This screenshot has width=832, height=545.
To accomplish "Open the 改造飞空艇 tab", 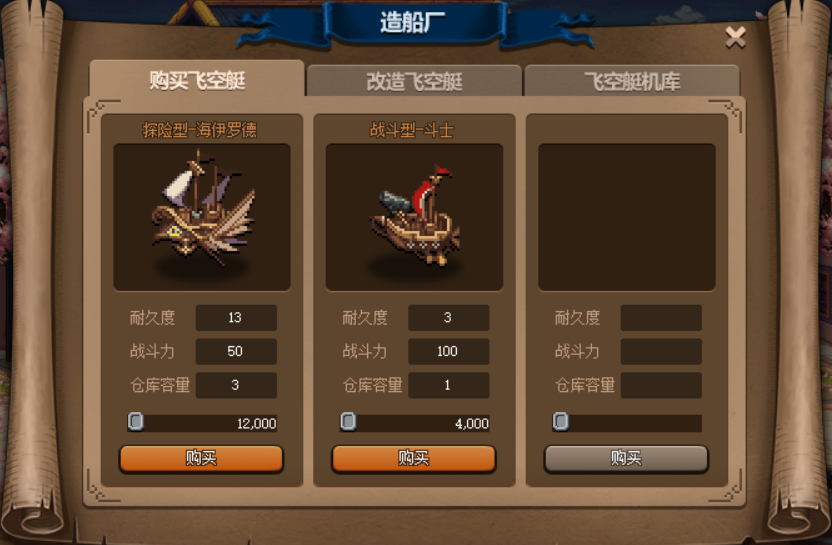I will coord(414,81).
